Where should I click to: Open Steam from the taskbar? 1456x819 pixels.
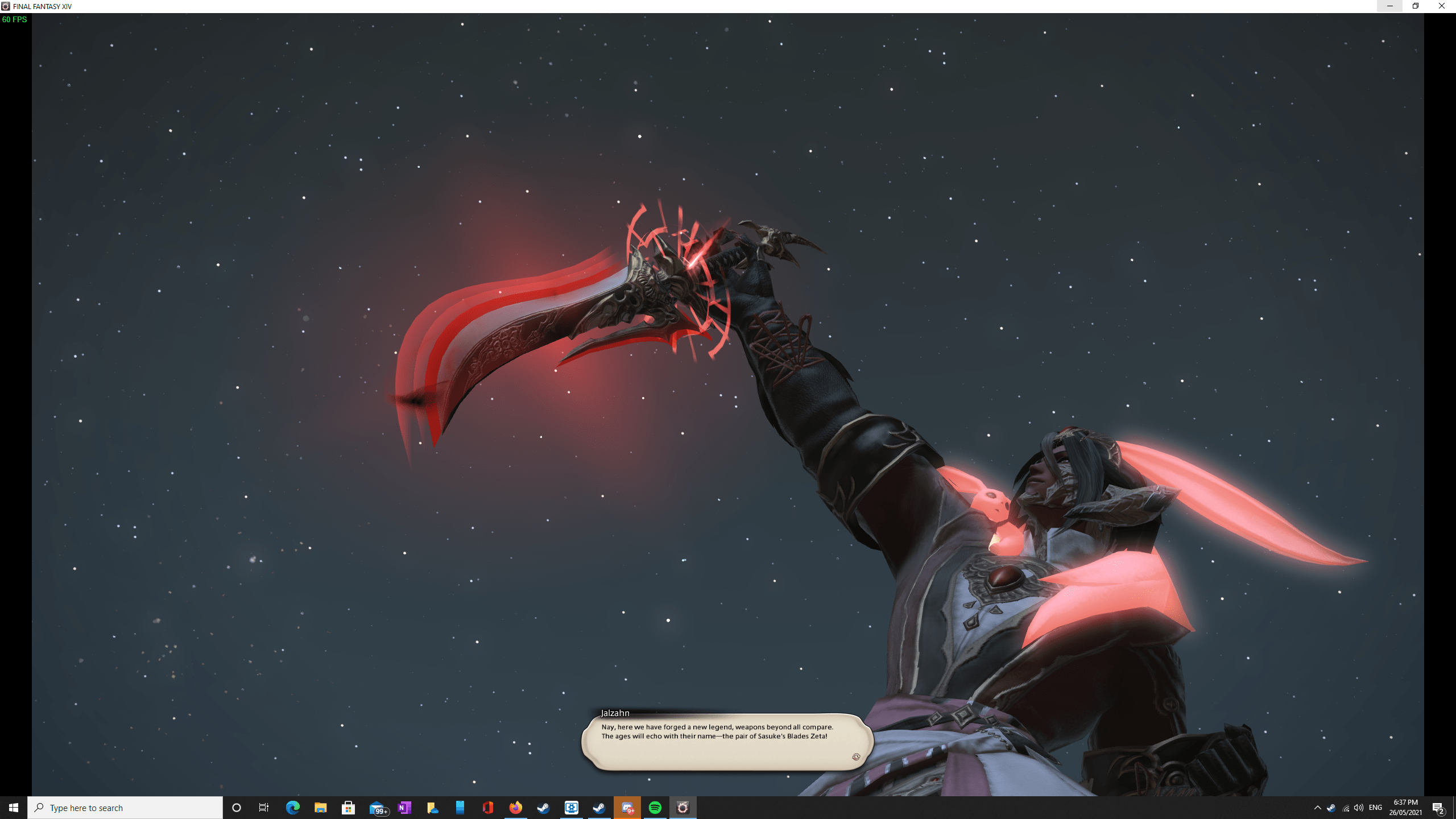[x=543, y=807]
